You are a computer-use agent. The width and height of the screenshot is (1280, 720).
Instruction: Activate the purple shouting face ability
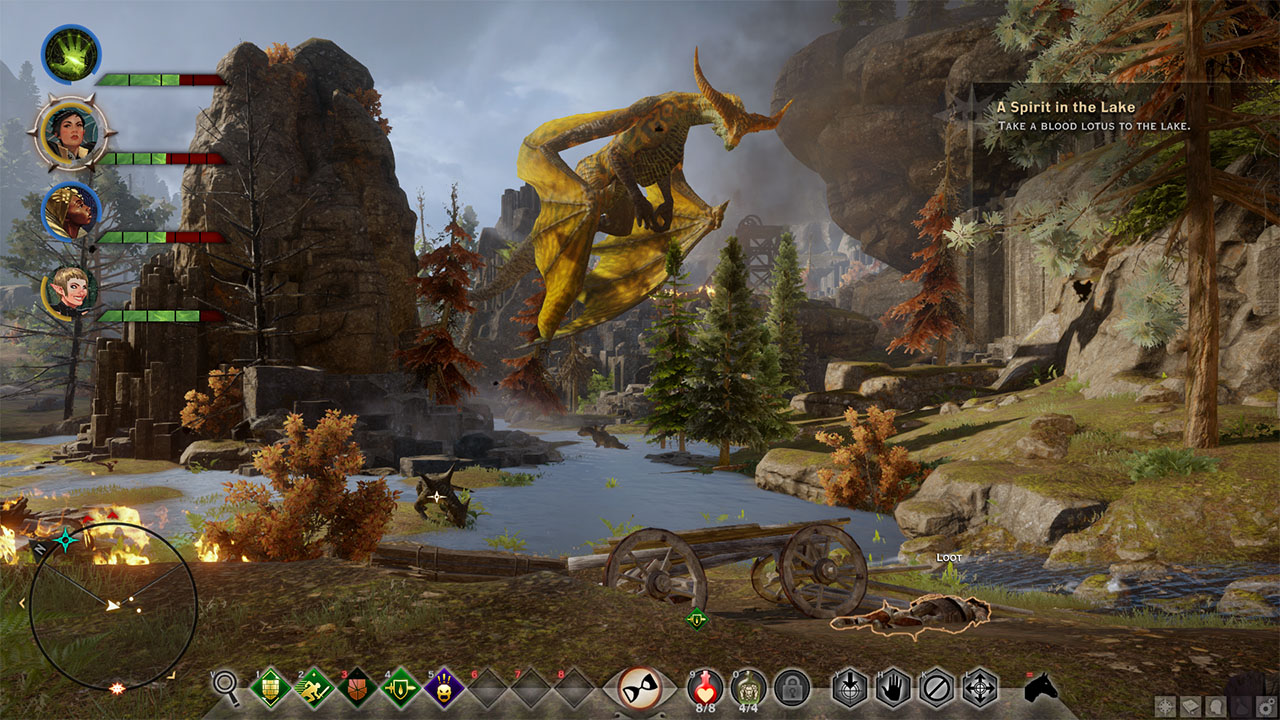point(444,688)
